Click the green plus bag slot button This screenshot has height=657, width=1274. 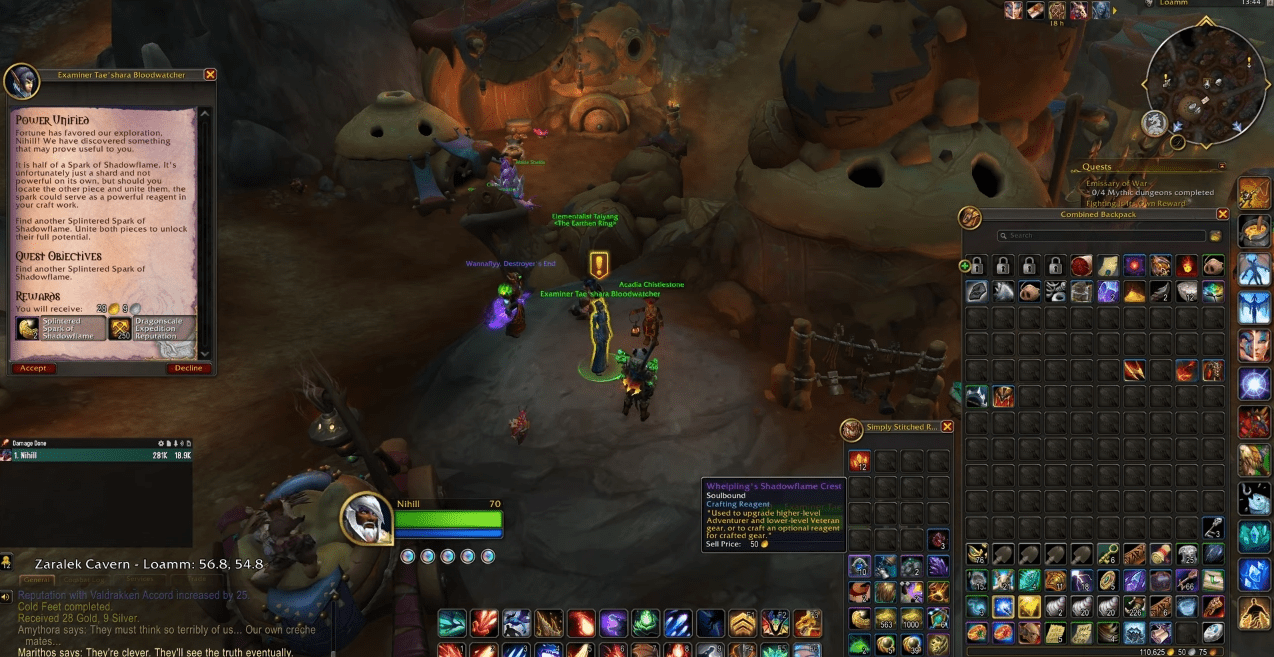[x=965, y=266]
